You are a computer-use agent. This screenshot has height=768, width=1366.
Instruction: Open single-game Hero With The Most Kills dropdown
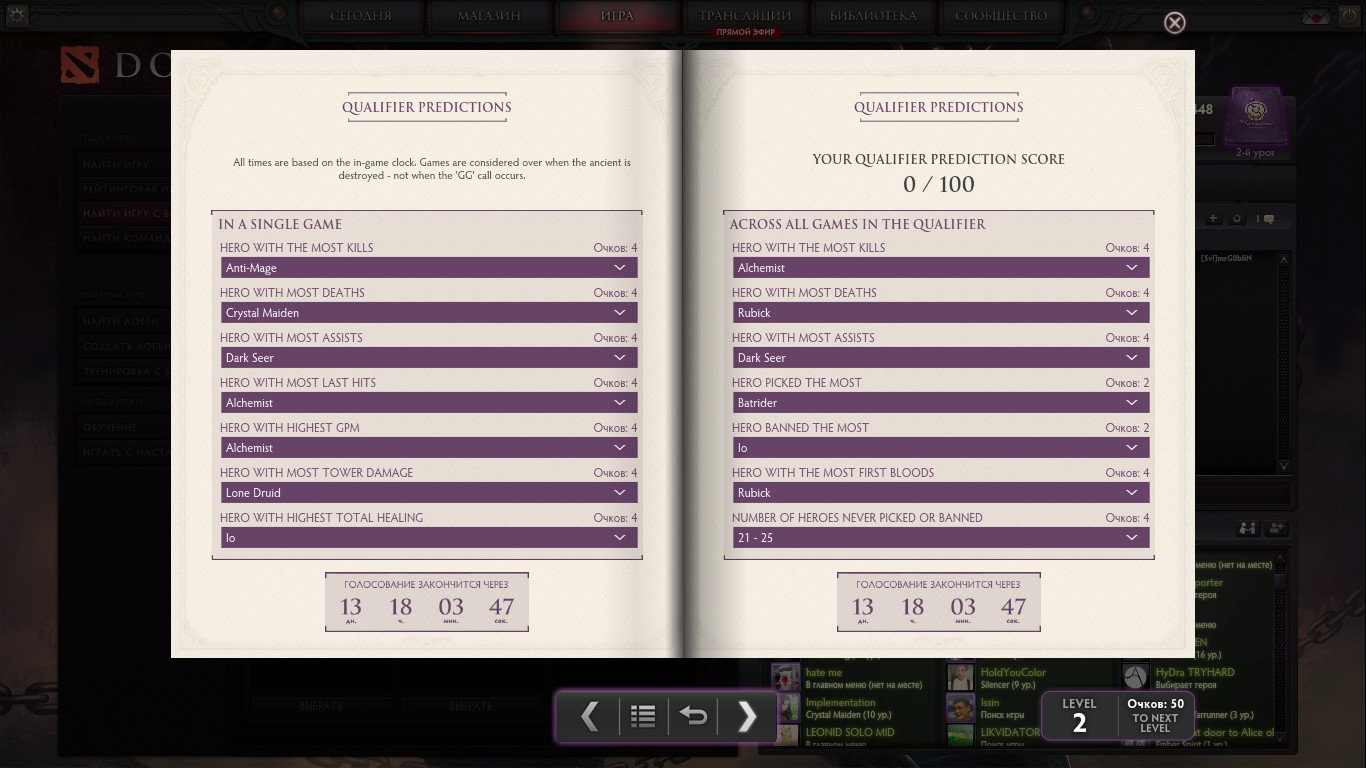click(x=428, y=268)
